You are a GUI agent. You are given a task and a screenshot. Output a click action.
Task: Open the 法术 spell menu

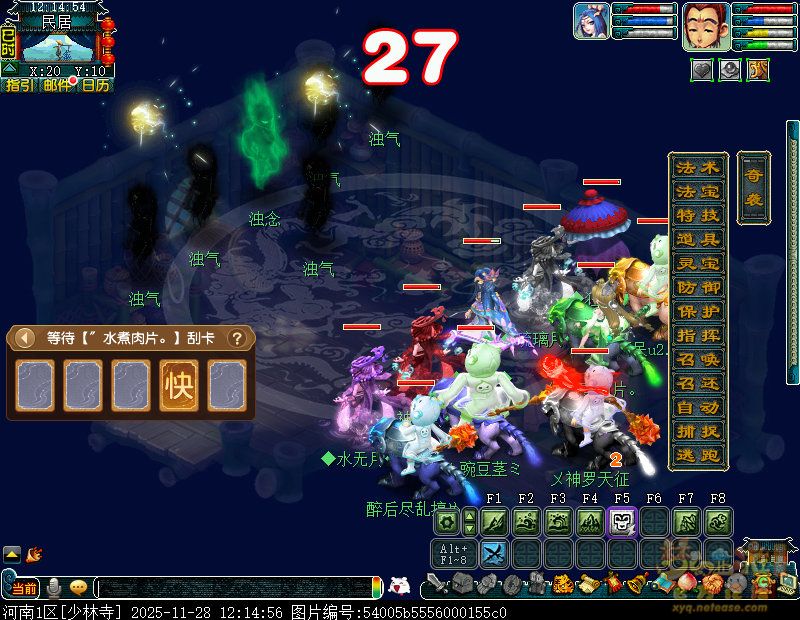point(697,168)
